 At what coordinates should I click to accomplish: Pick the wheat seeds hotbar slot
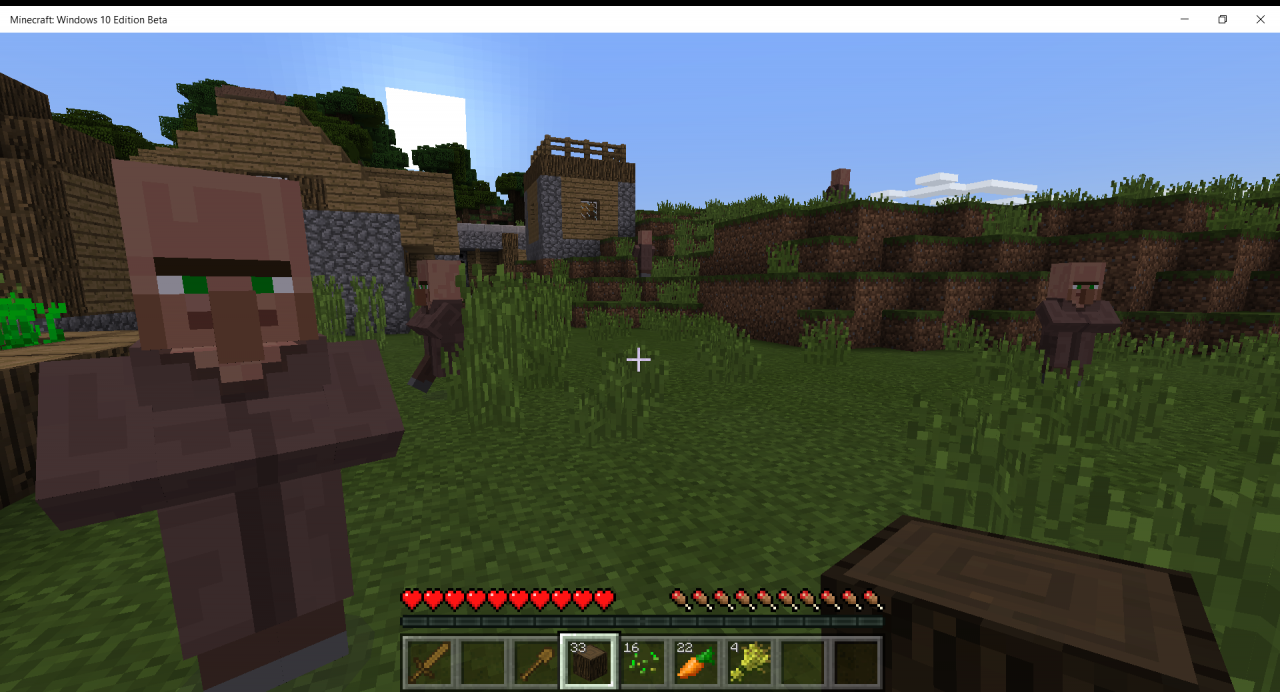coord(642,661)
